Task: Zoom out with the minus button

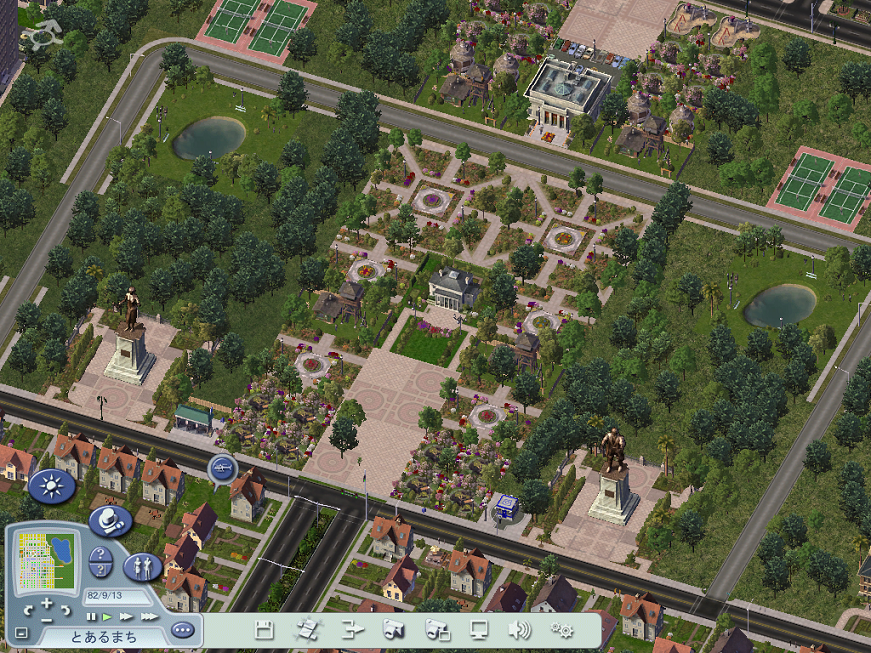Action: [47, 619]
